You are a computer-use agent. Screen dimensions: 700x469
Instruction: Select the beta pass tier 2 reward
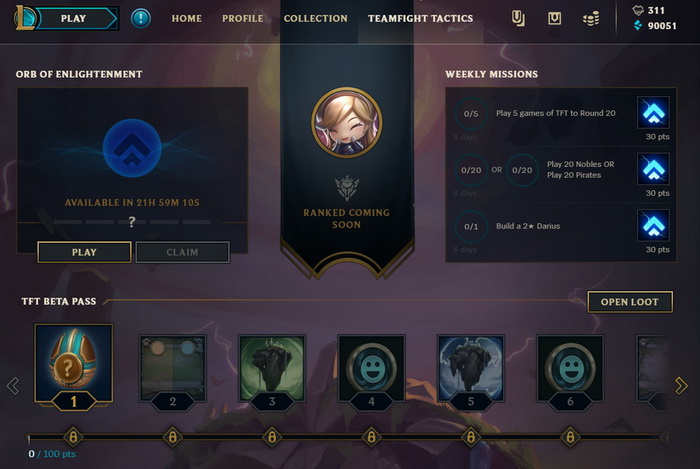click(172, 368)
